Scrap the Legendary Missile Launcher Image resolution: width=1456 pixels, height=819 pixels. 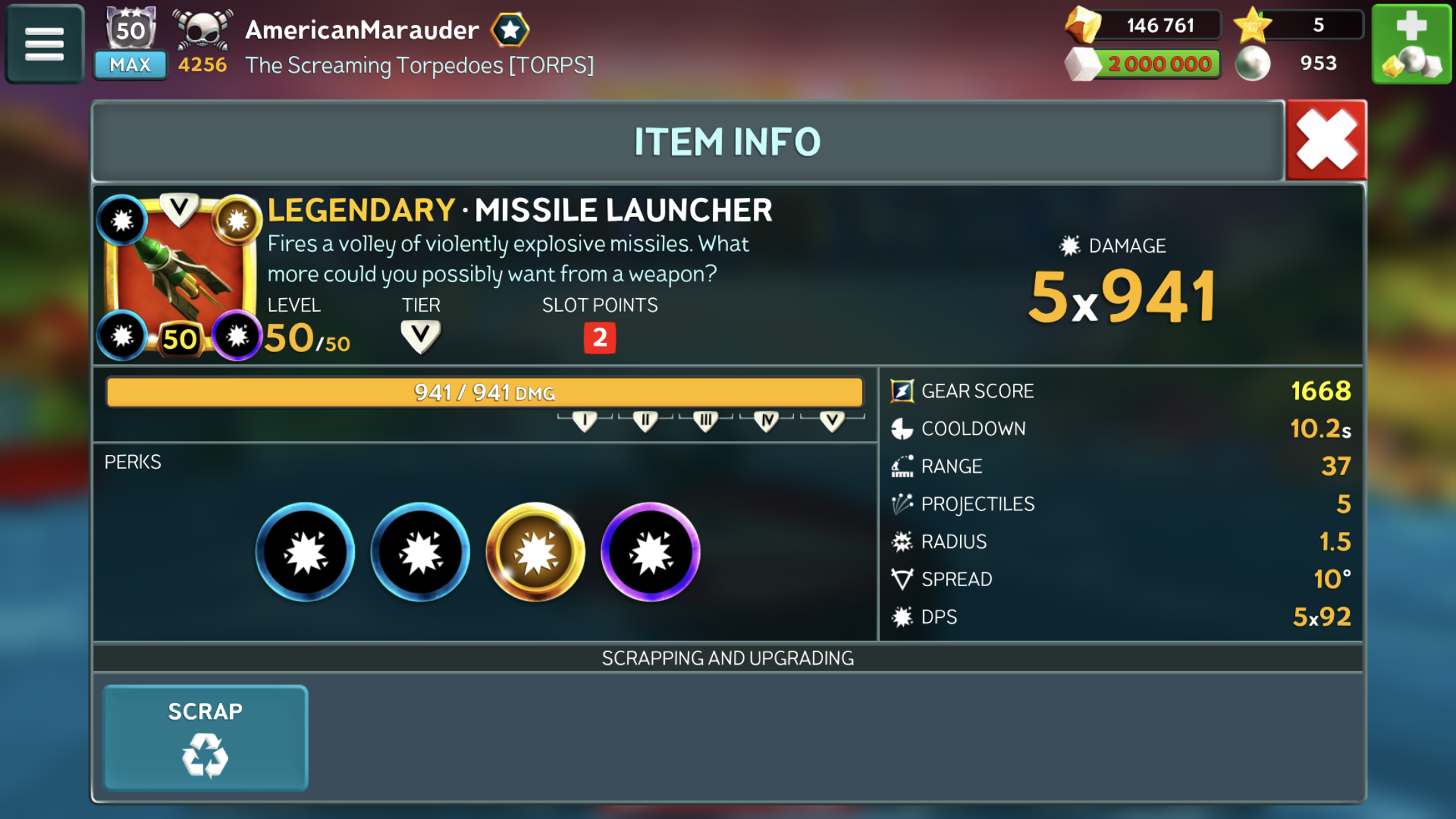(205, 737)
